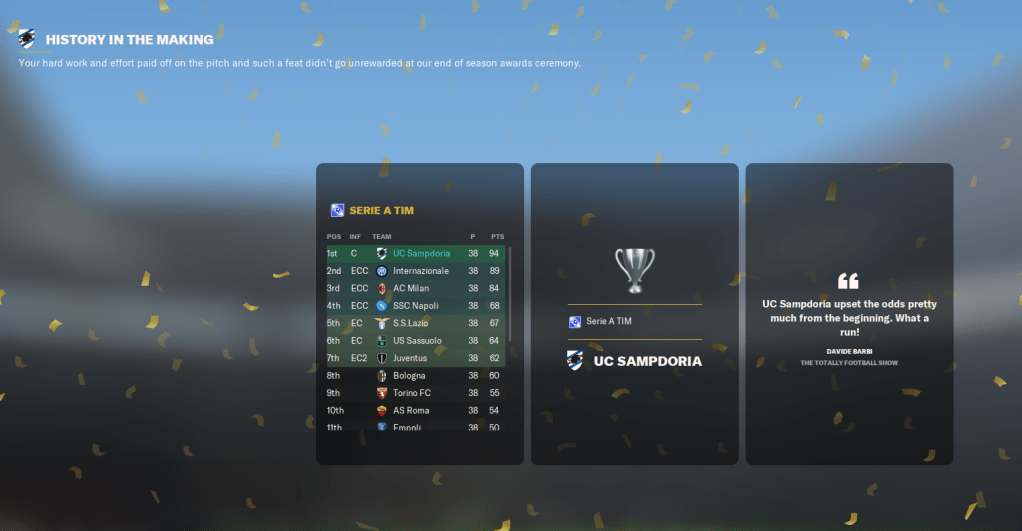1022x531 pixels.
Task: Choose SSC Napoli from the standings
Action: (415, 306)
